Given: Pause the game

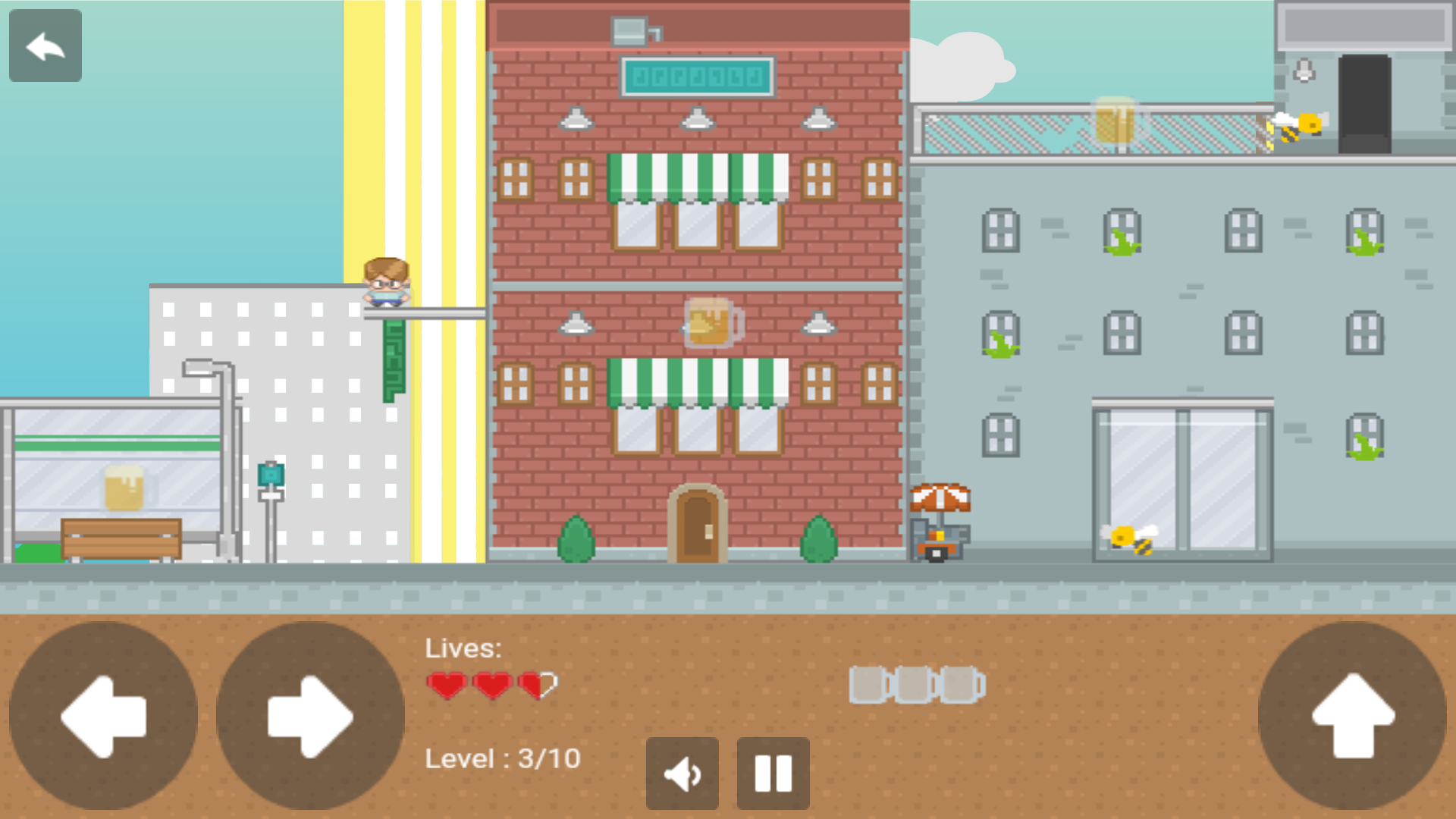Looking at the screenshot, I should click(x=772, y=772).
